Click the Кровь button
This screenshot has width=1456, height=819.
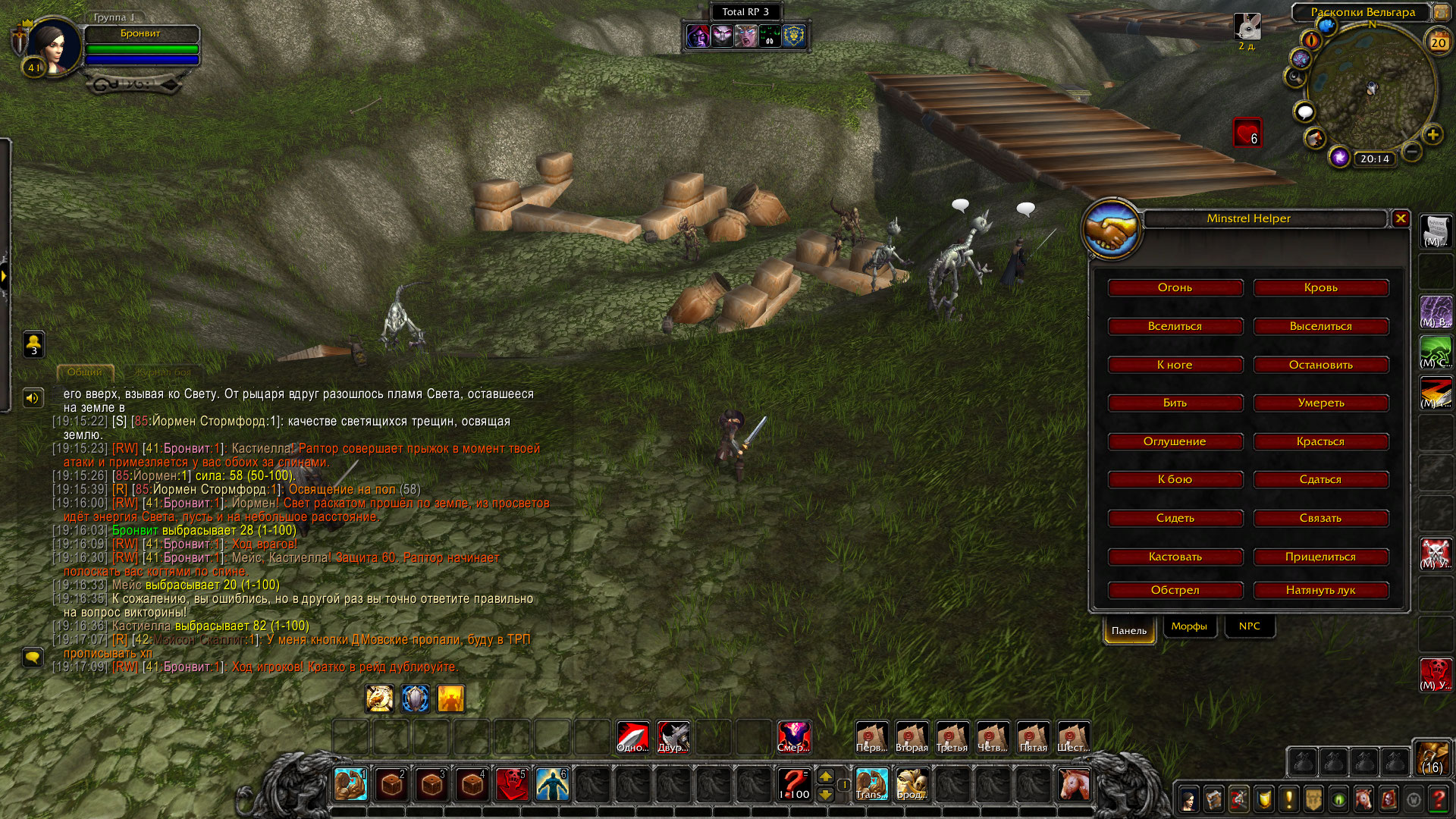pyautogui.click(x=1320, y=287)
